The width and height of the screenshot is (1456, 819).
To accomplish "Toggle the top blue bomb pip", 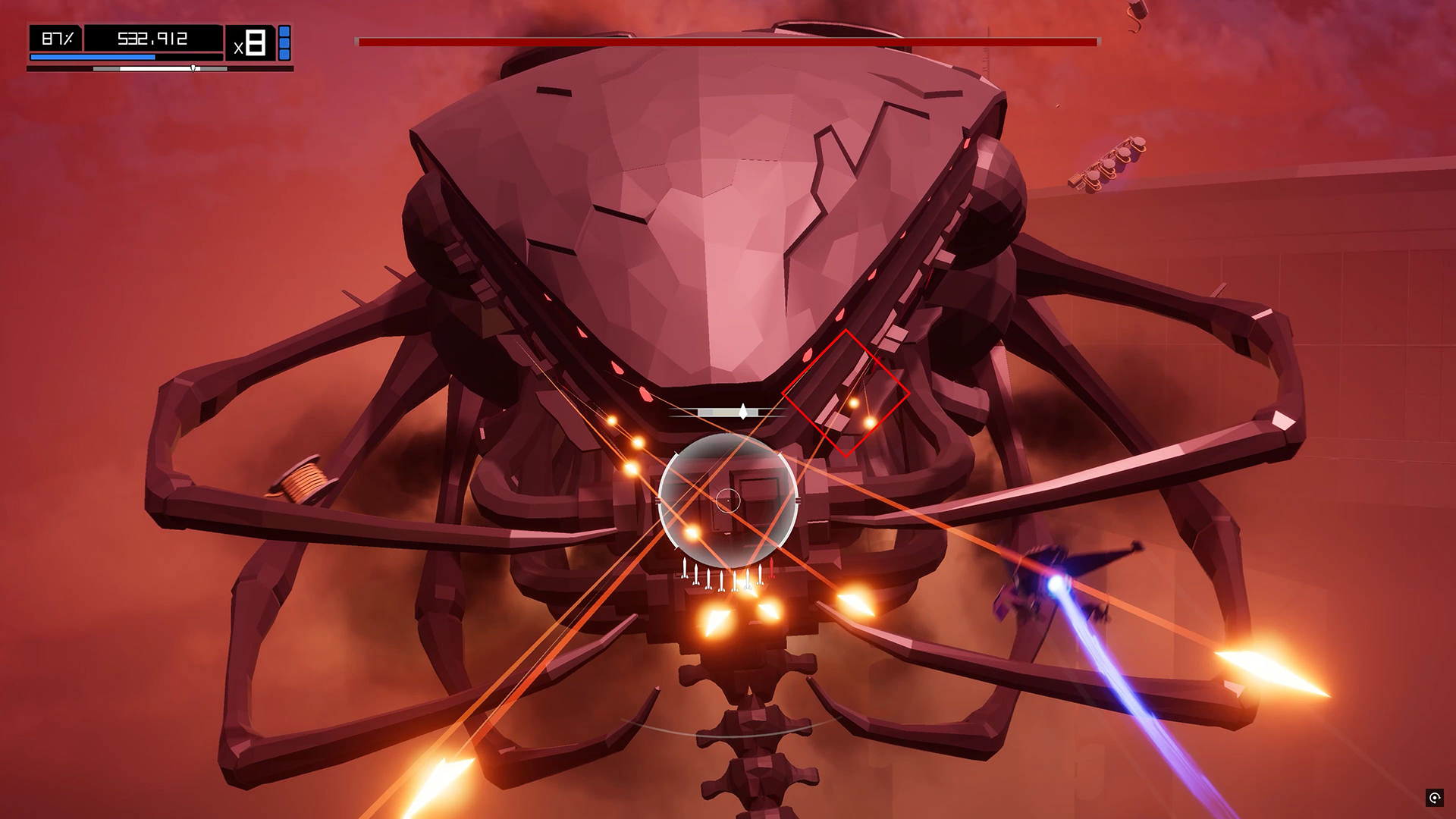I will coord(284,32).
